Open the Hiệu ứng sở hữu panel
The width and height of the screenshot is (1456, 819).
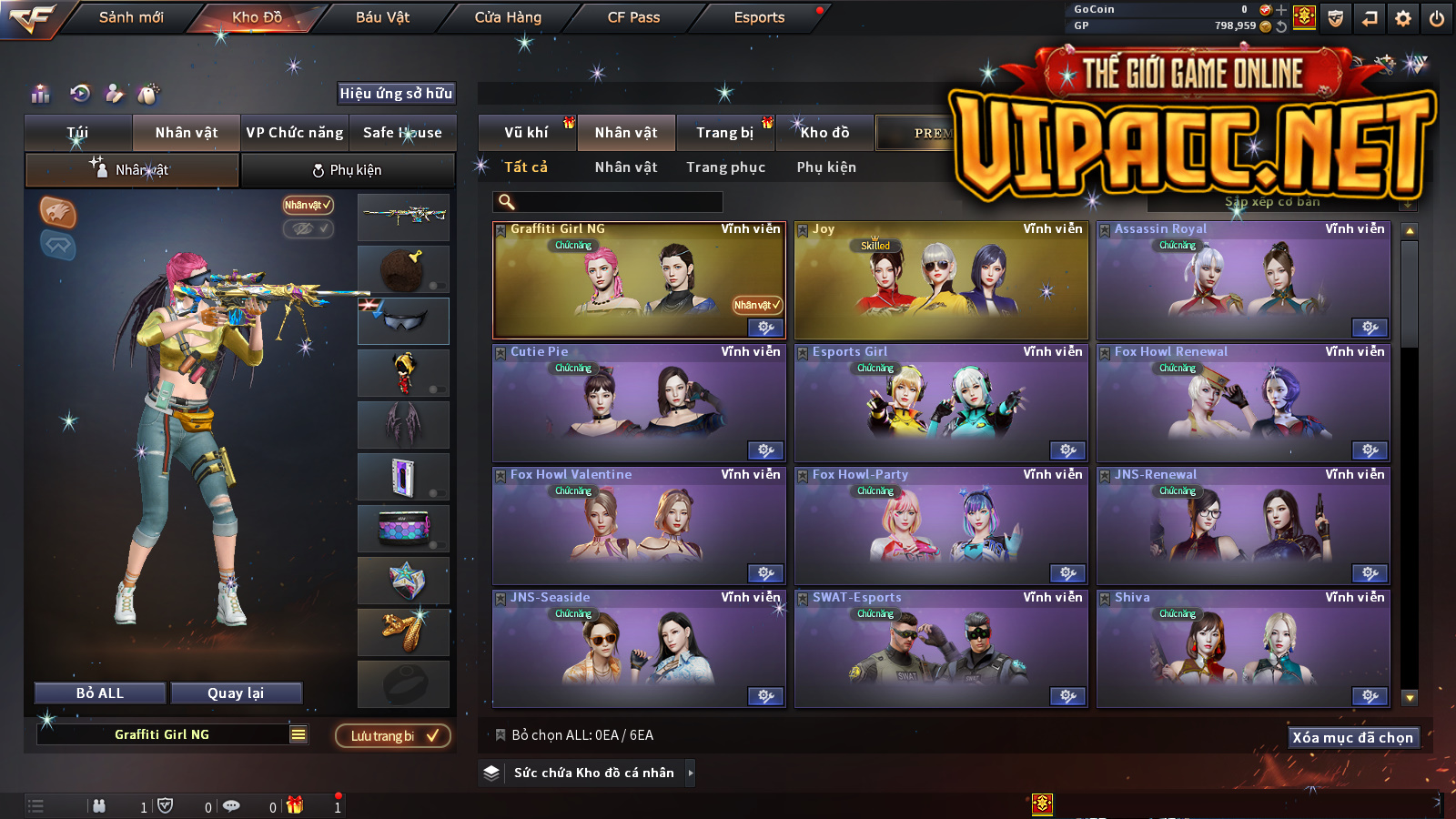click(x=396, y=93)
